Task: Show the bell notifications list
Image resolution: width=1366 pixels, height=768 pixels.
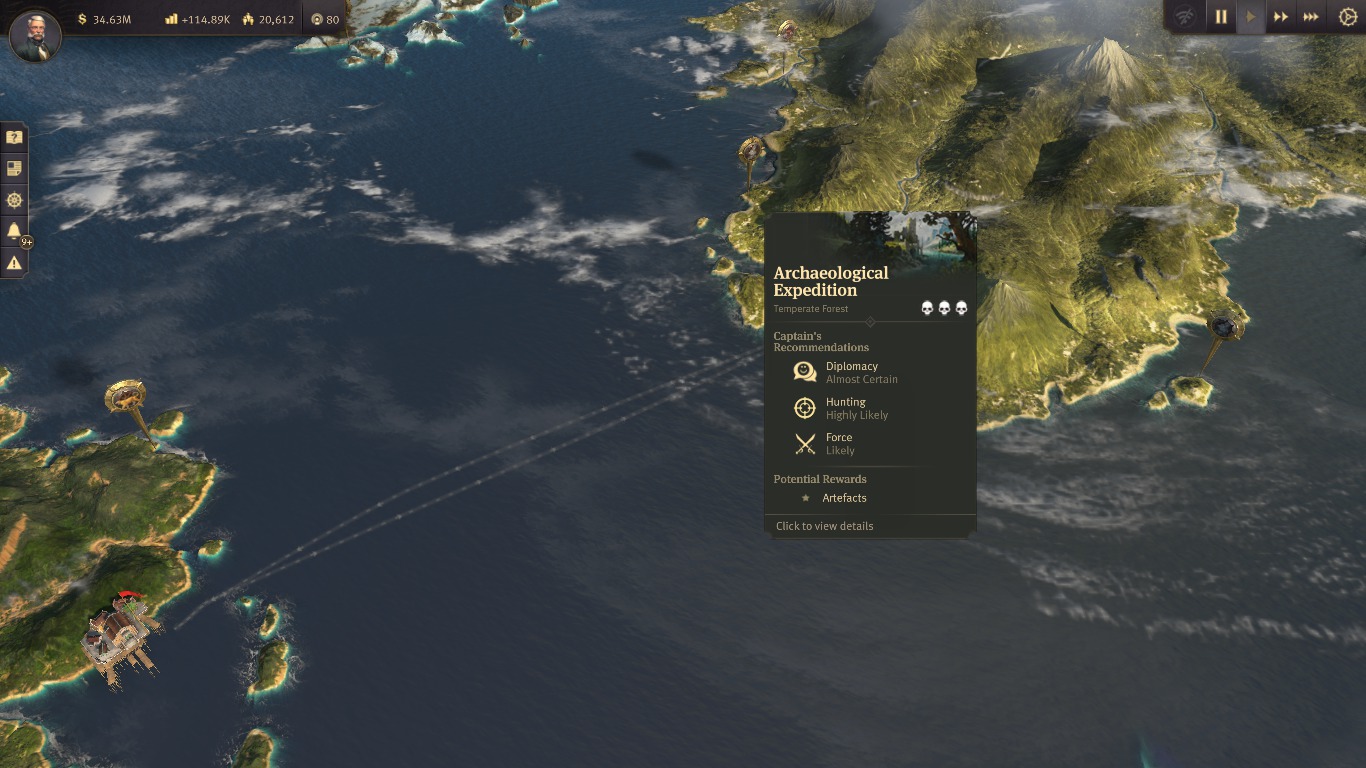Action: click(x=14, y=232)
